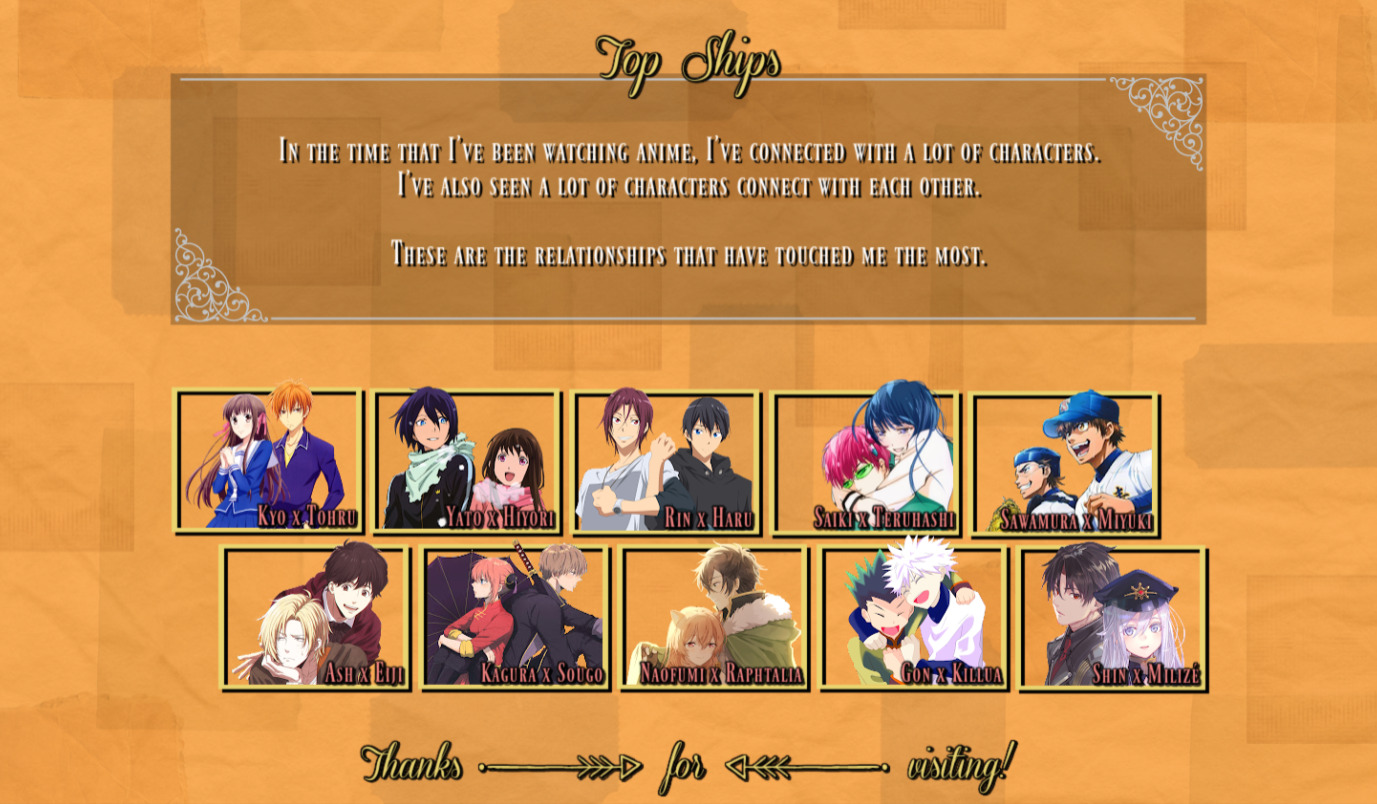Select the Shin x Milizé thumbnail
1377x804 pixels.
point(1113,617)
